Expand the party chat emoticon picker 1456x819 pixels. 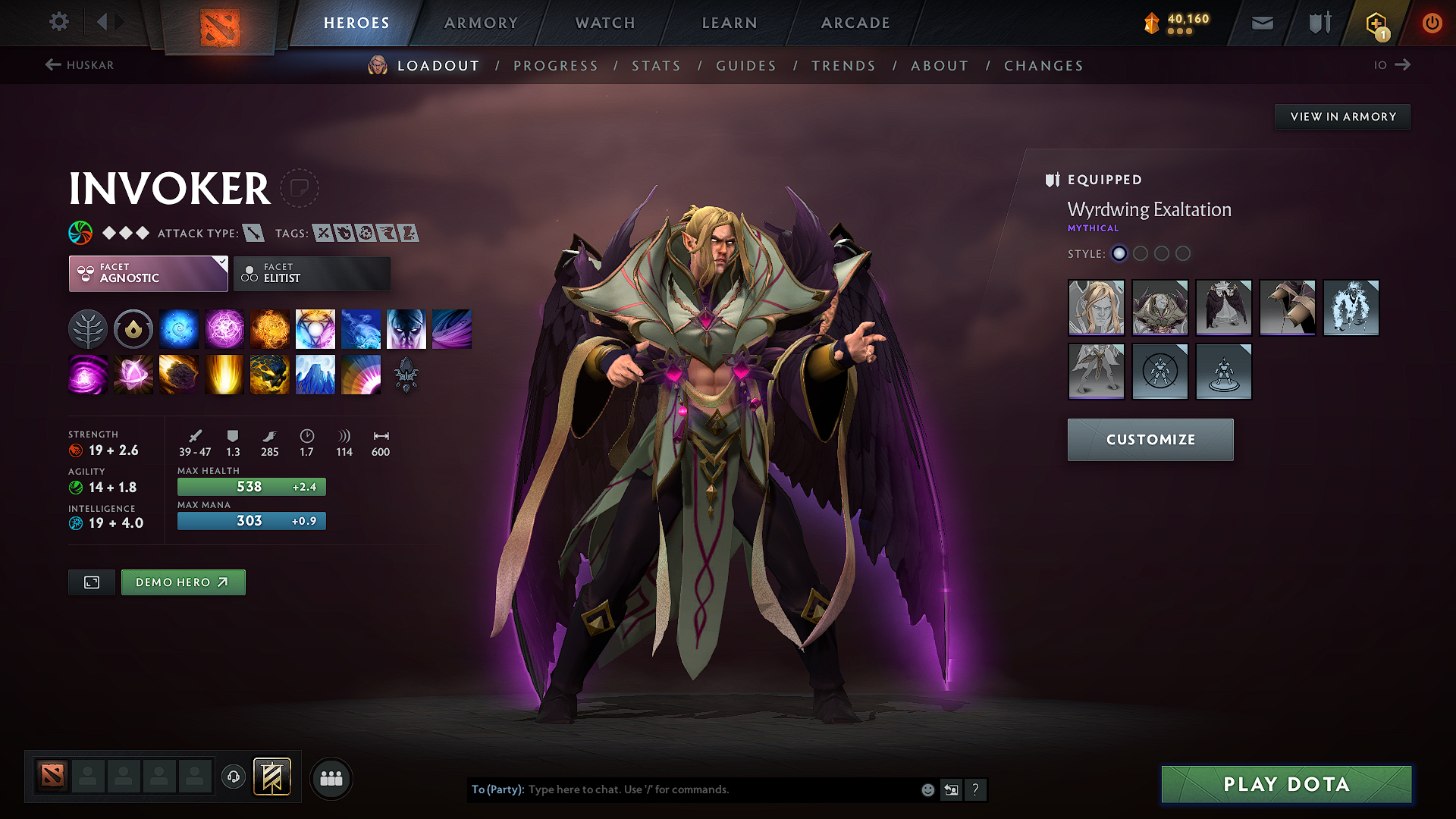point(927,789)
